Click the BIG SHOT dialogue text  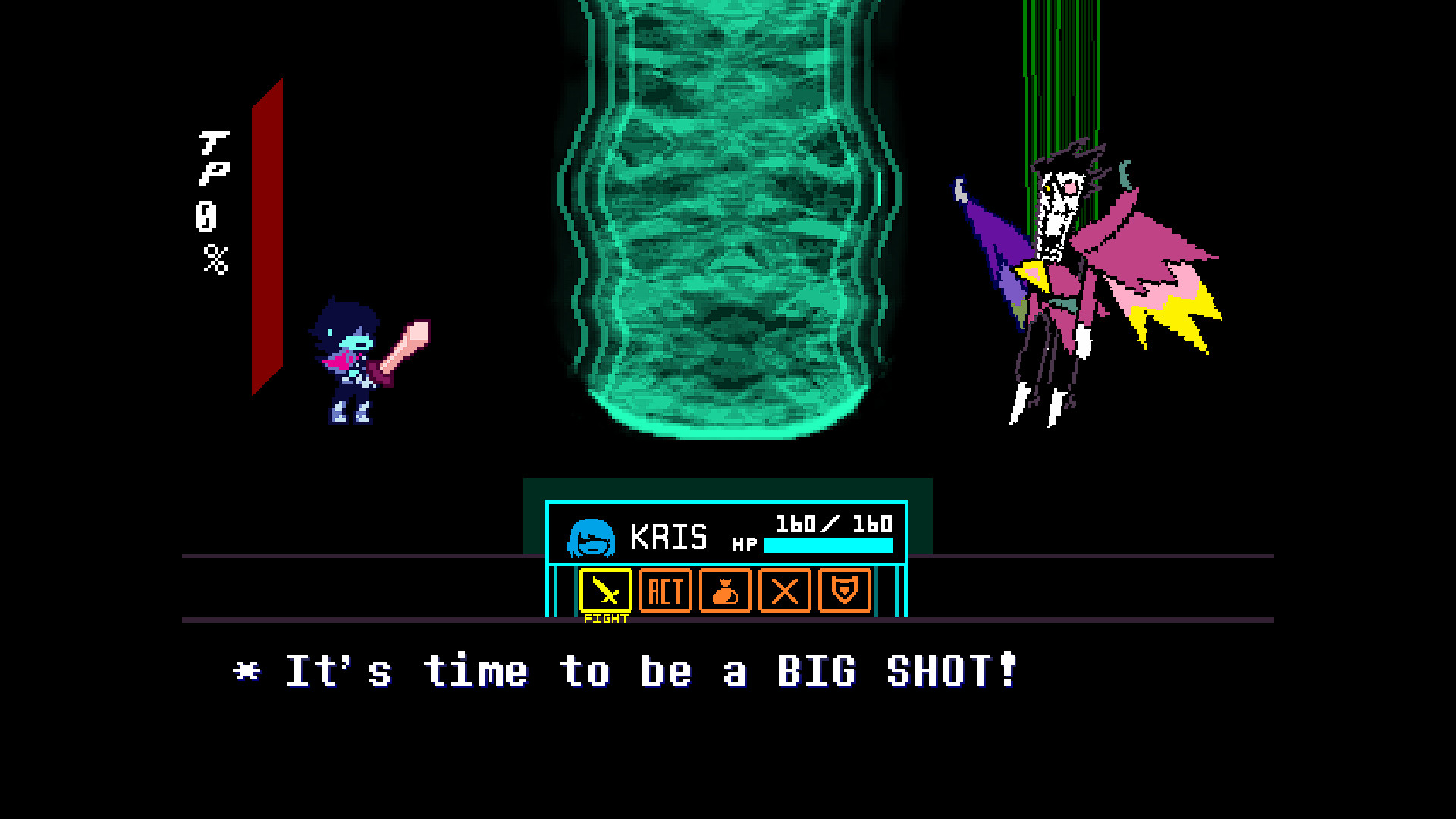[x=622, y=670]
